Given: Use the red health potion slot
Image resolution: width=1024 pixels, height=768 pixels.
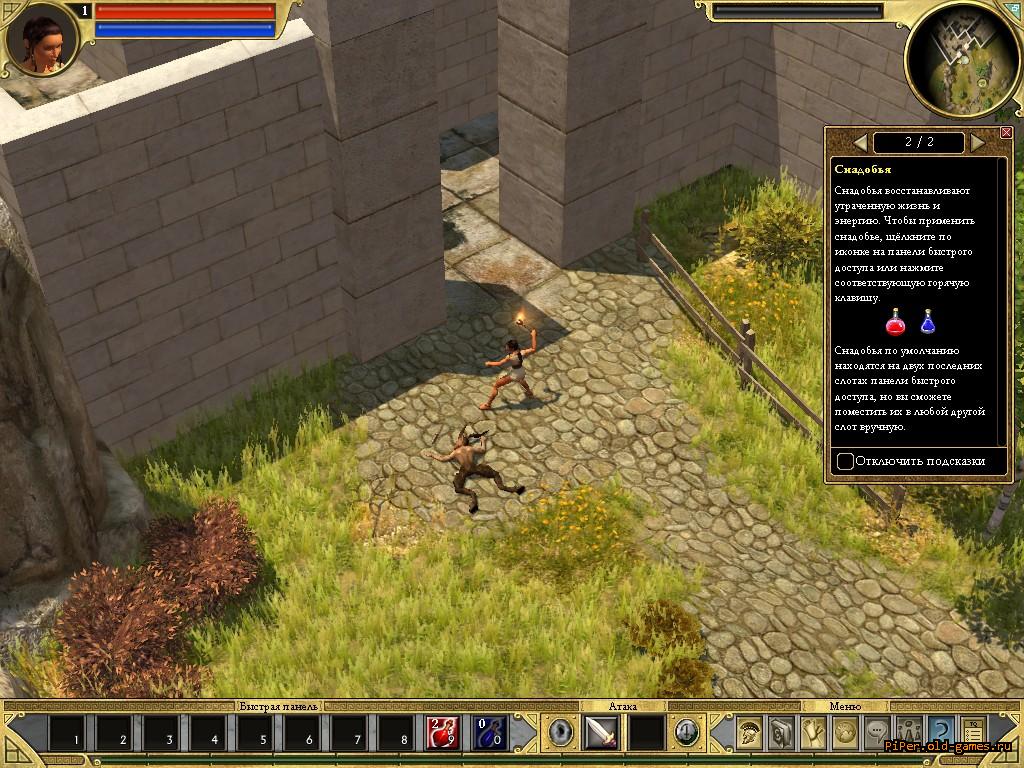Looking at the screenshot, I should tap(443, 733).
